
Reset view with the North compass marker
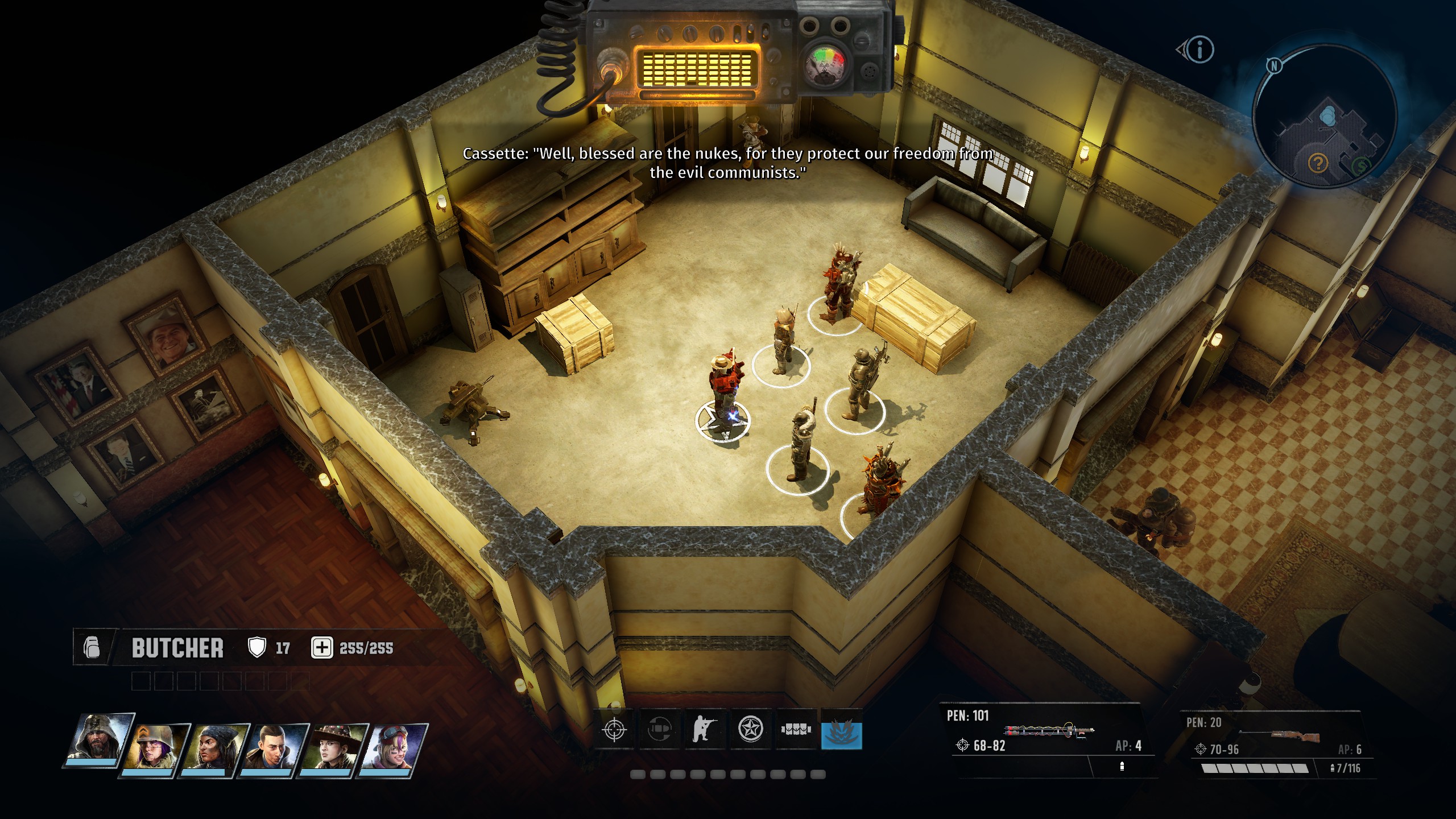coord(1274,66)
